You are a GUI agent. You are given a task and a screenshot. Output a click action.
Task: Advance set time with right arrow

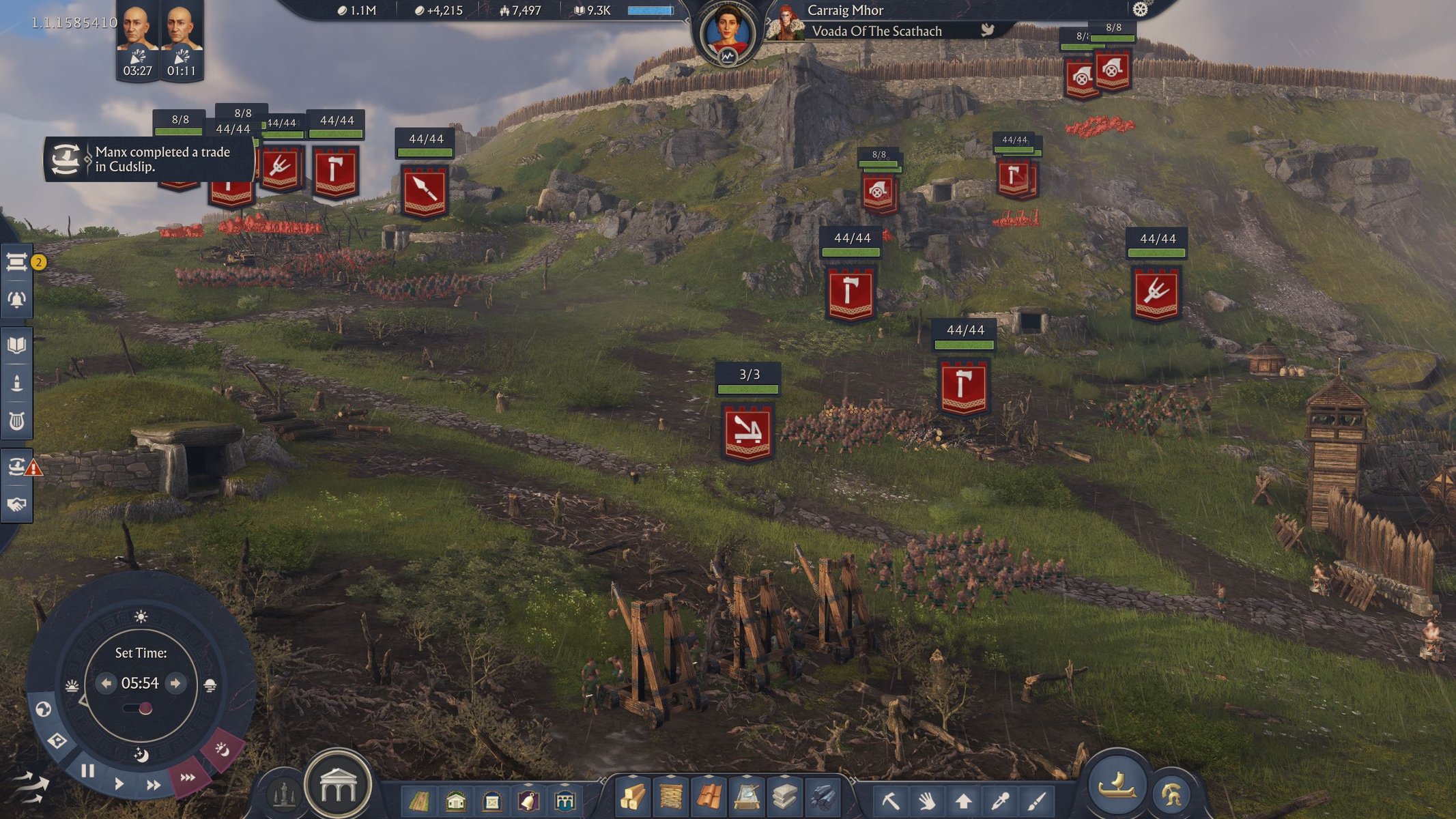(175, 683)
